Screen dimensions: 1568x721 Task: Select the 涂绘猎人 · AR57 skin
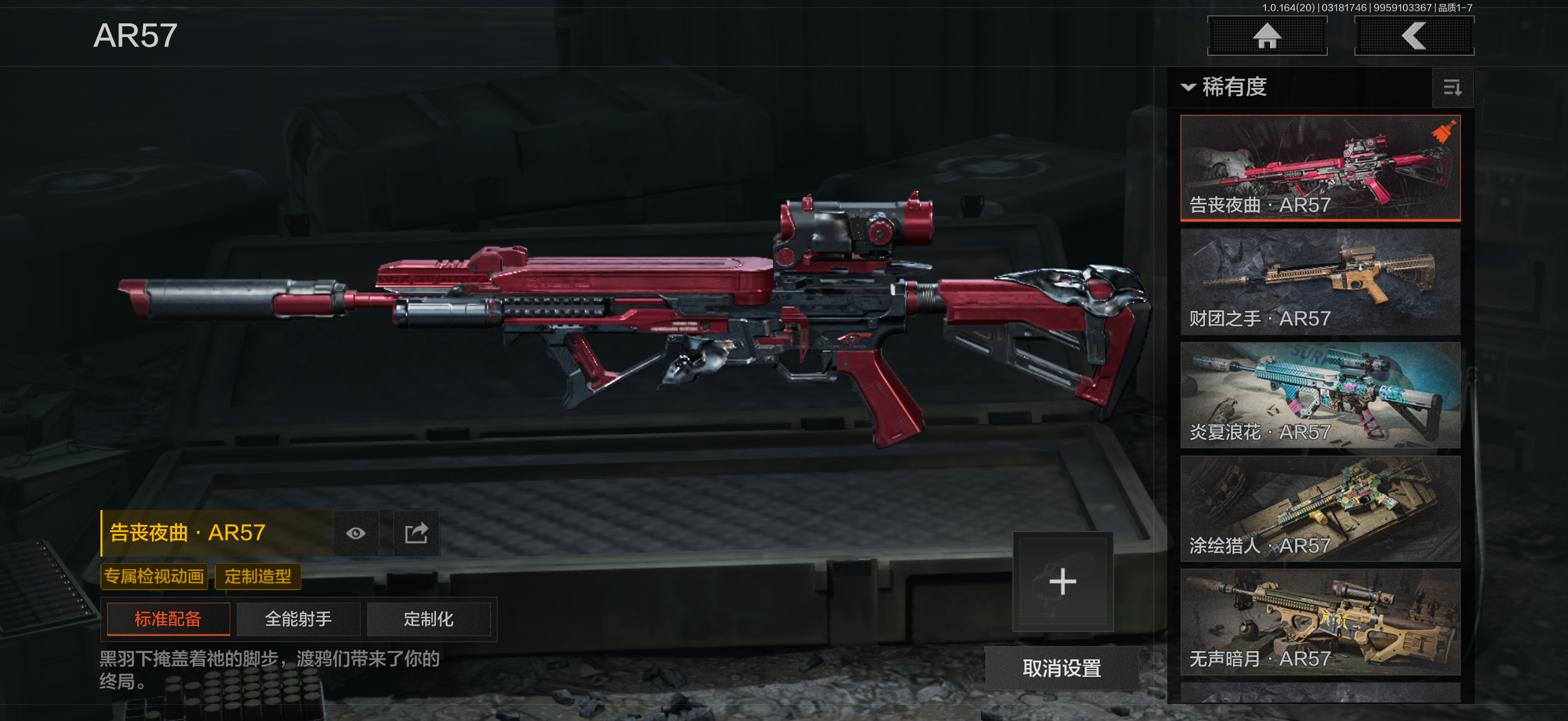pos(1320,509)
